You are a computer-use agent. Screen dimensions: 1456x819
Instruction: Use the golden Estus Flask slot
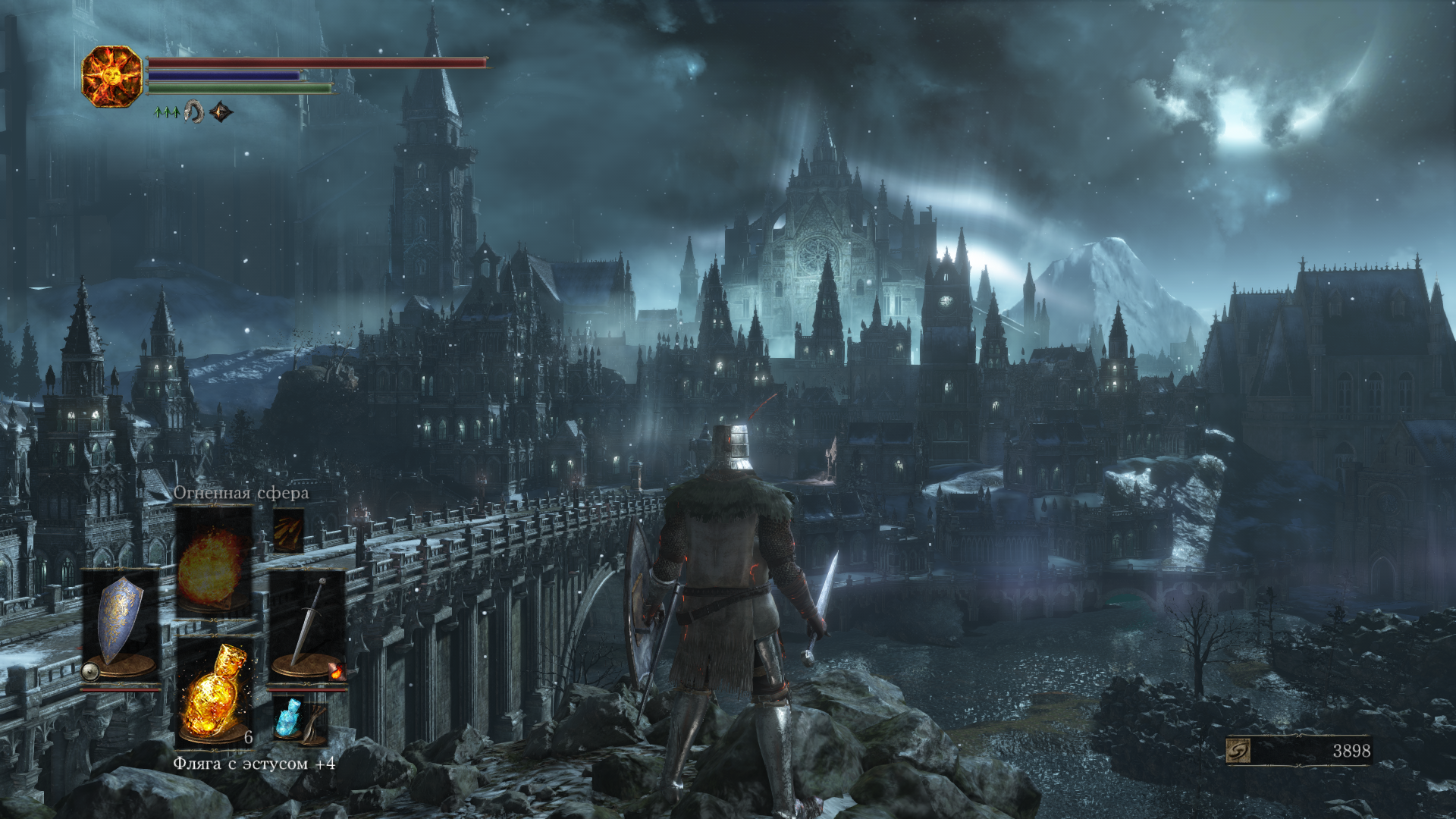click(215, 692)
